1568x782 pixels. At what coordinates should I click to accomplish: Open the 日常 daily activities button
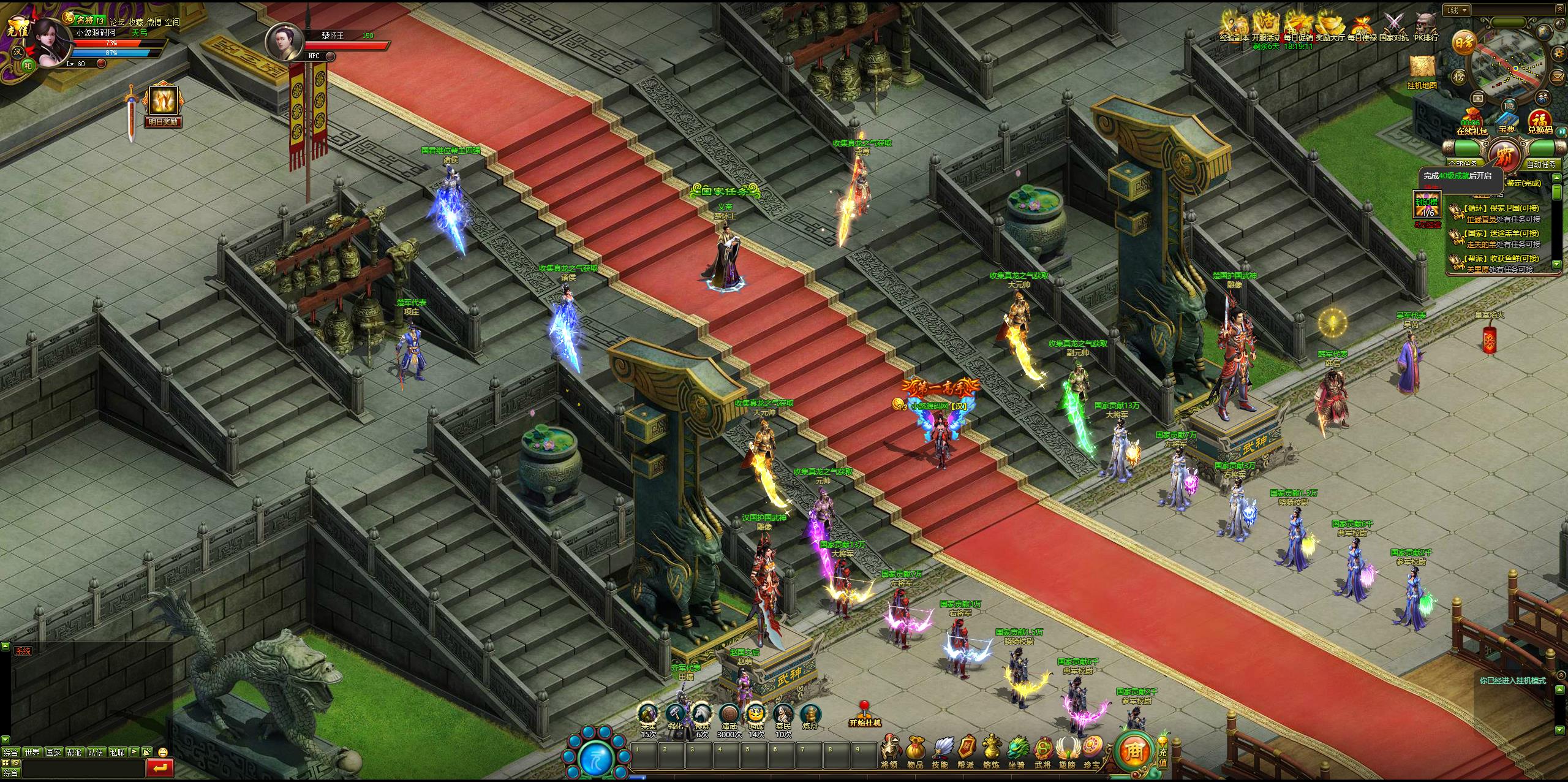[x=1464, y=42]
